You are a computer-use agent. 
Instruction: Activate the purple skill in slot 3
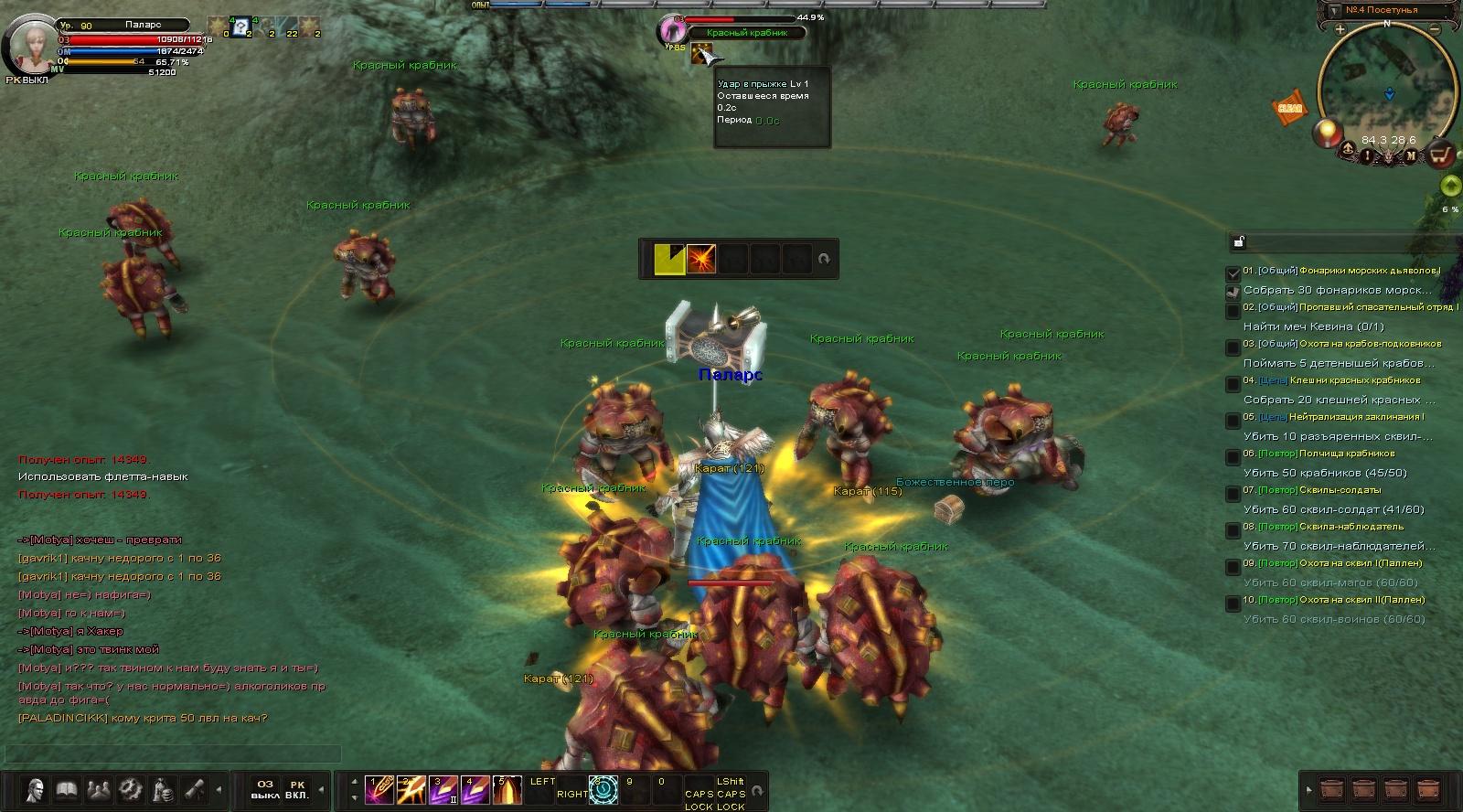pyautogui.click(x=443, y=789)
